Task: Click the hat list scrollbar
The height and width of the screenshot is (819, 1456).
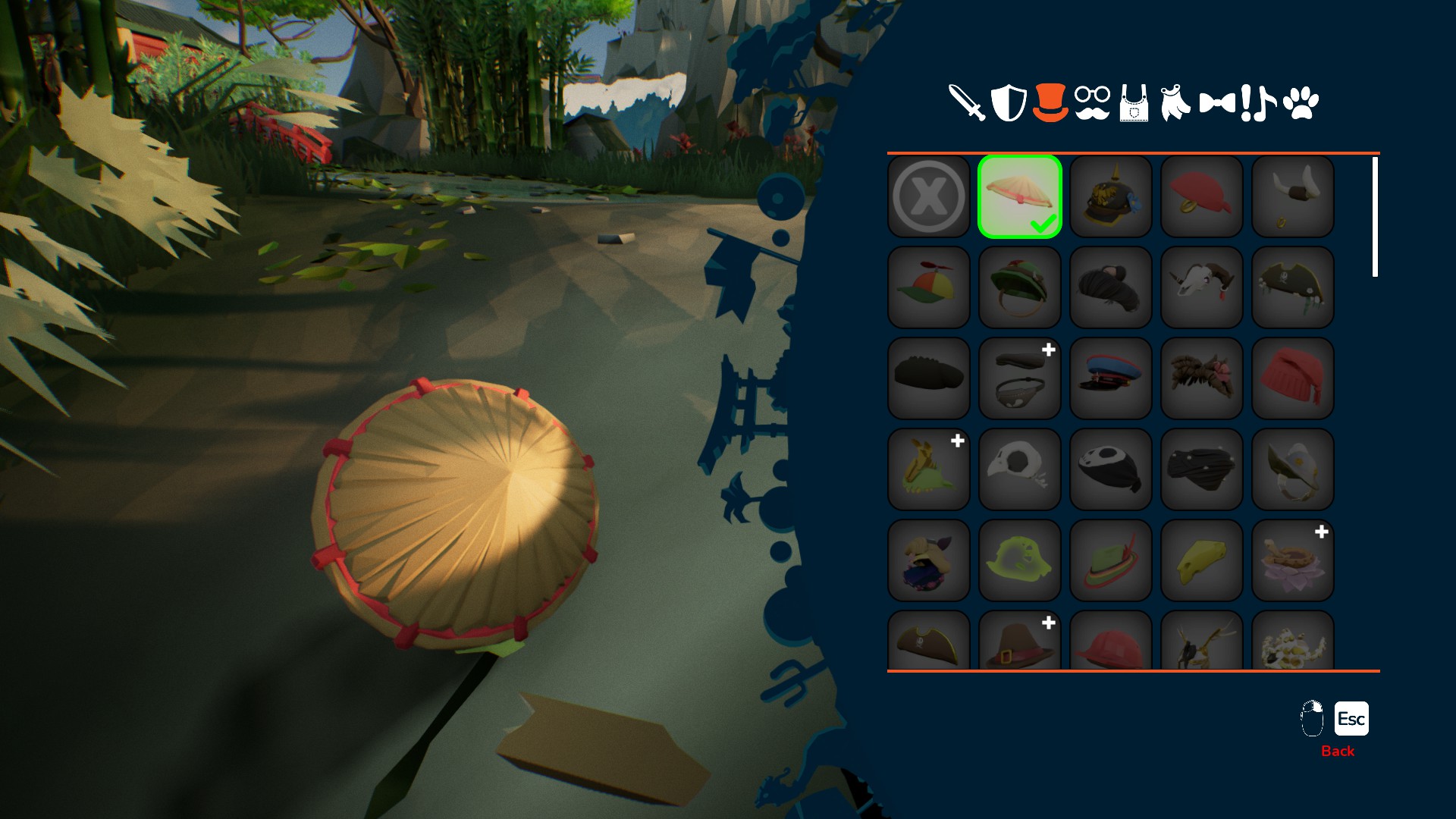Action: pos(1375,217)
